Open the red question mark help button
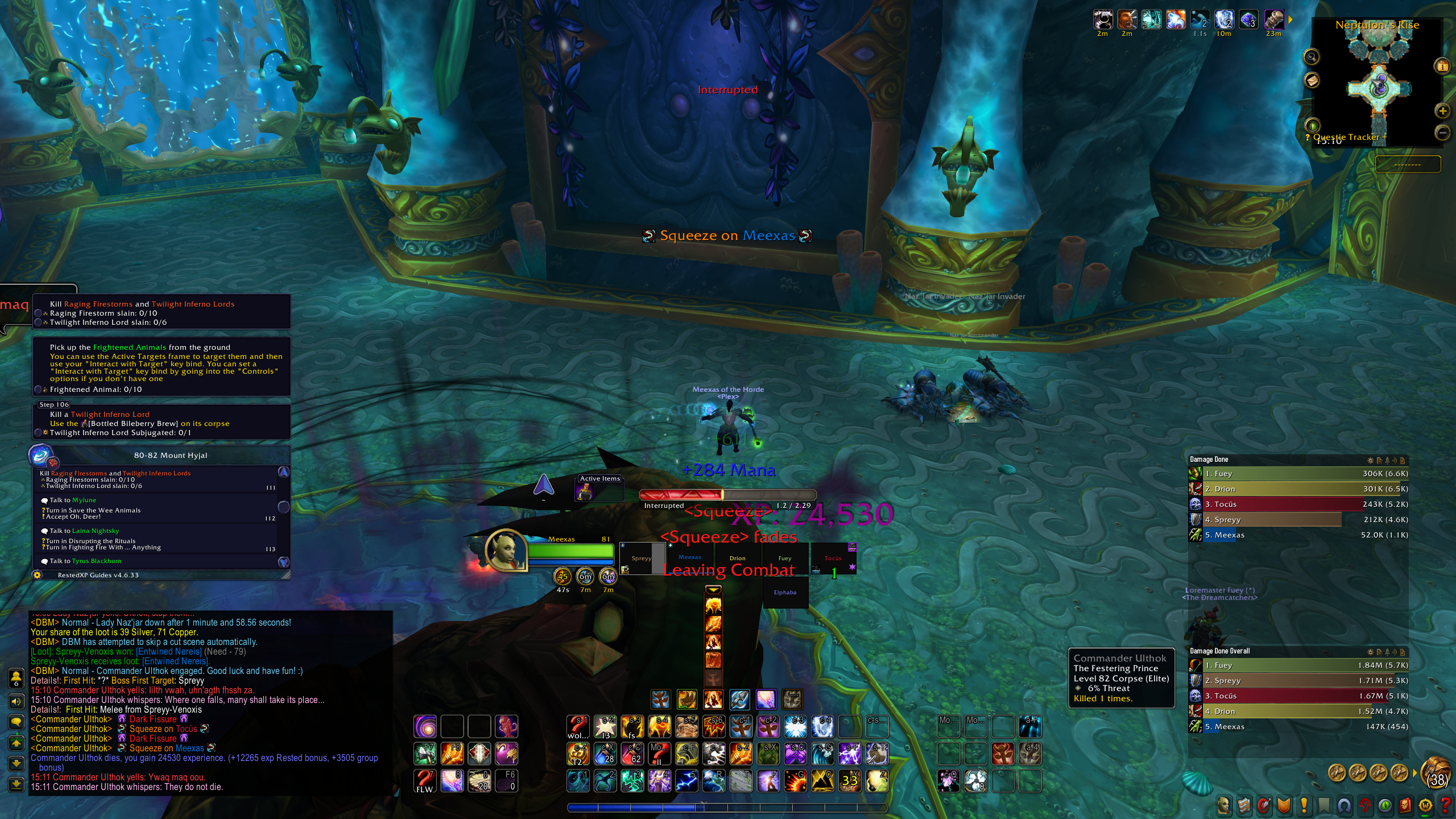The image size is (1456, 819). click(1445, 805)
